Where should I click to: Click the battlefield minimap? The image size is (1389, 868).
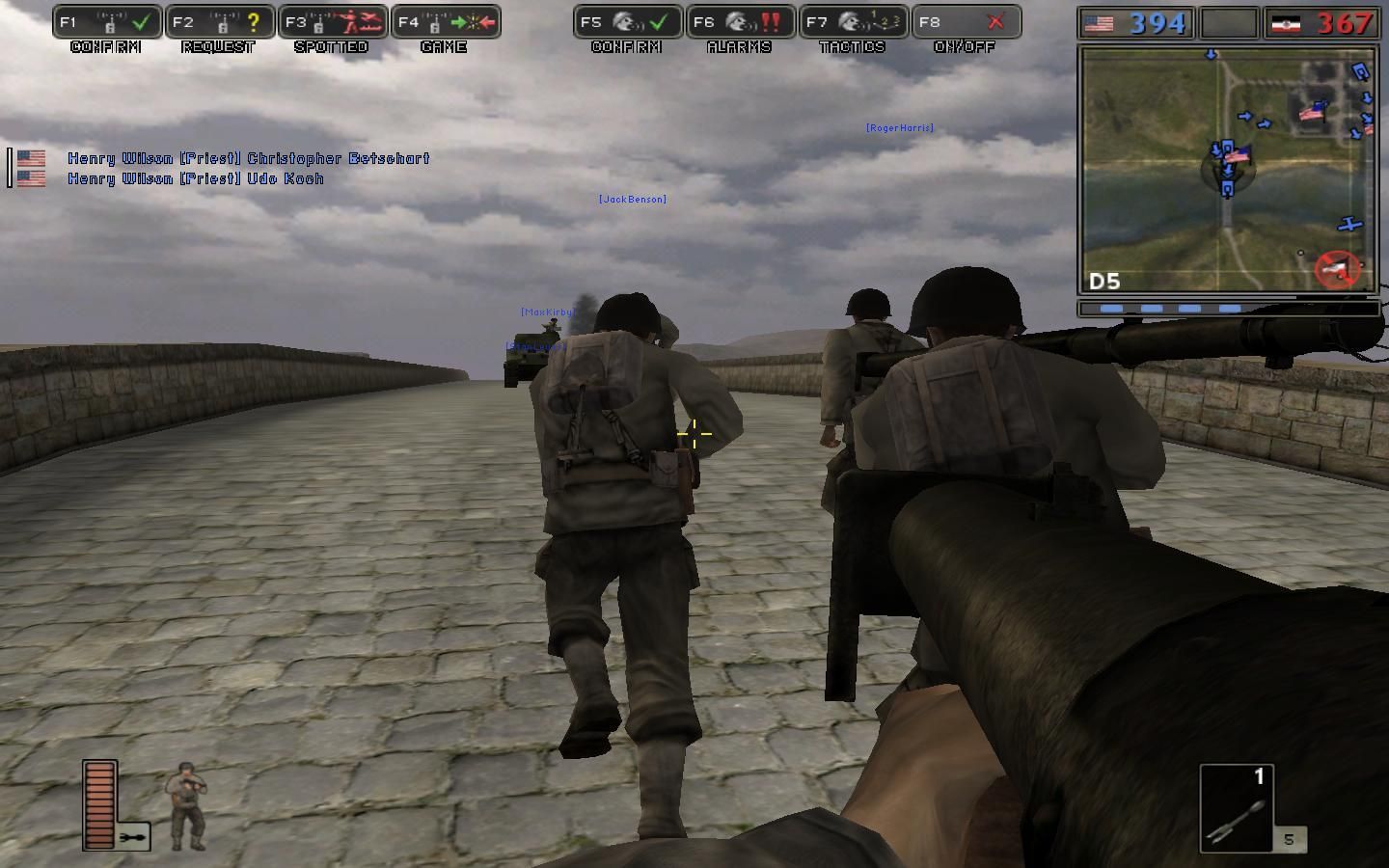click(1227, 170)
